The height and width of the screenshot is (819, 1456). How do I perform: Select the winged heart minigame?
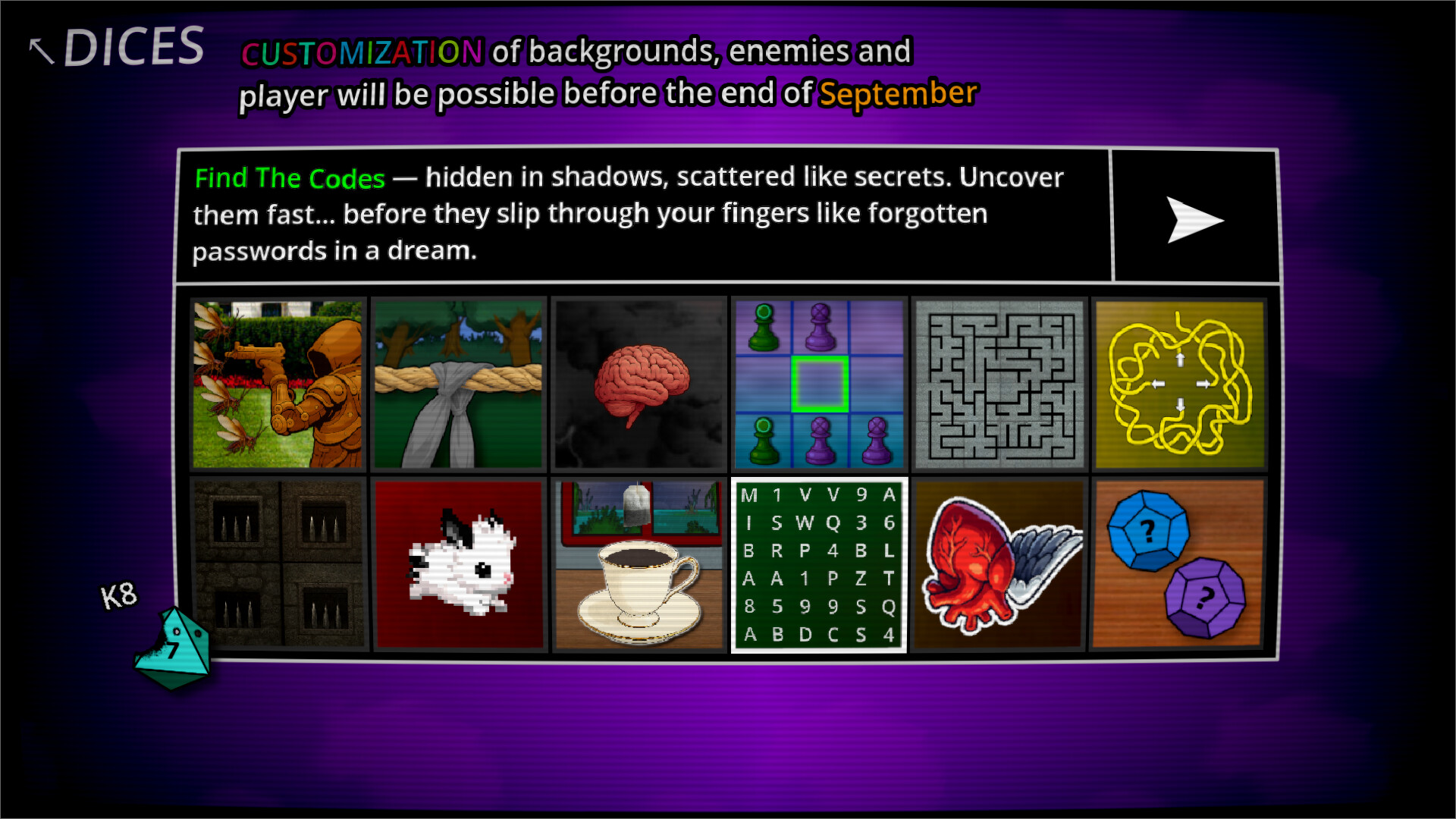point(999,563)
